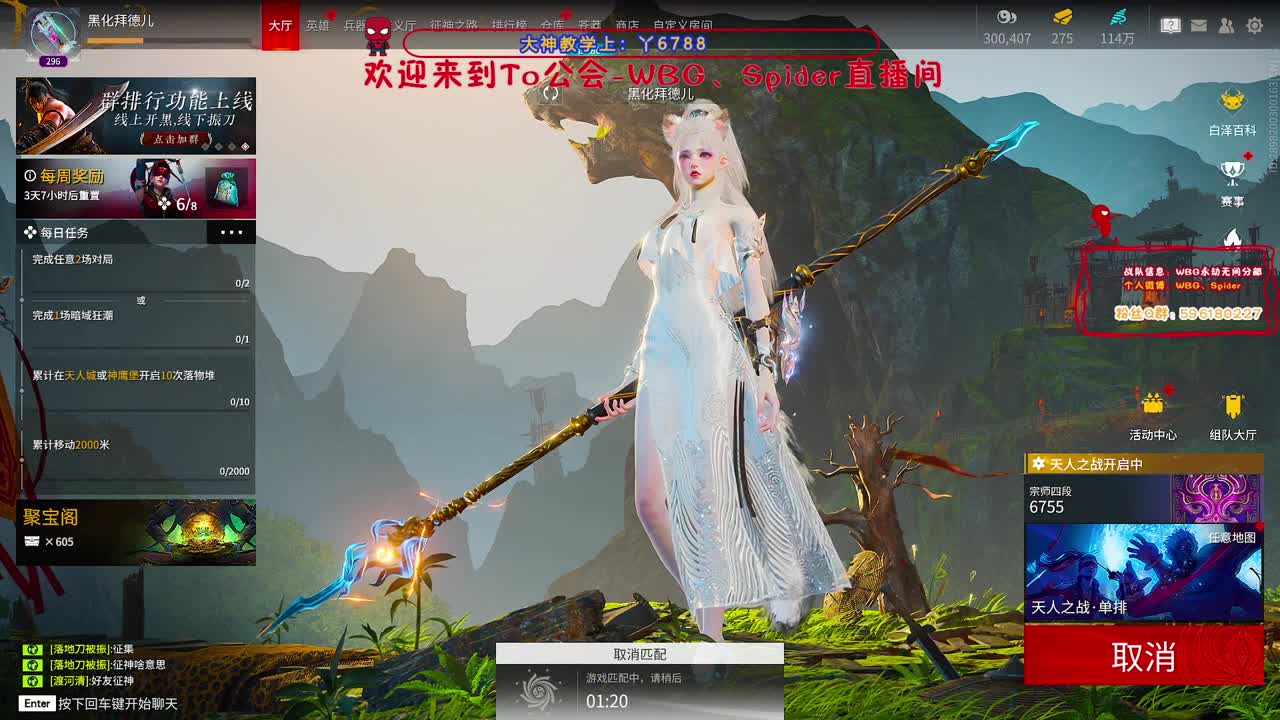Open the mail envelope icon
The width and height of the screenshot is (1280, 720).
(x=1199, y=24)
